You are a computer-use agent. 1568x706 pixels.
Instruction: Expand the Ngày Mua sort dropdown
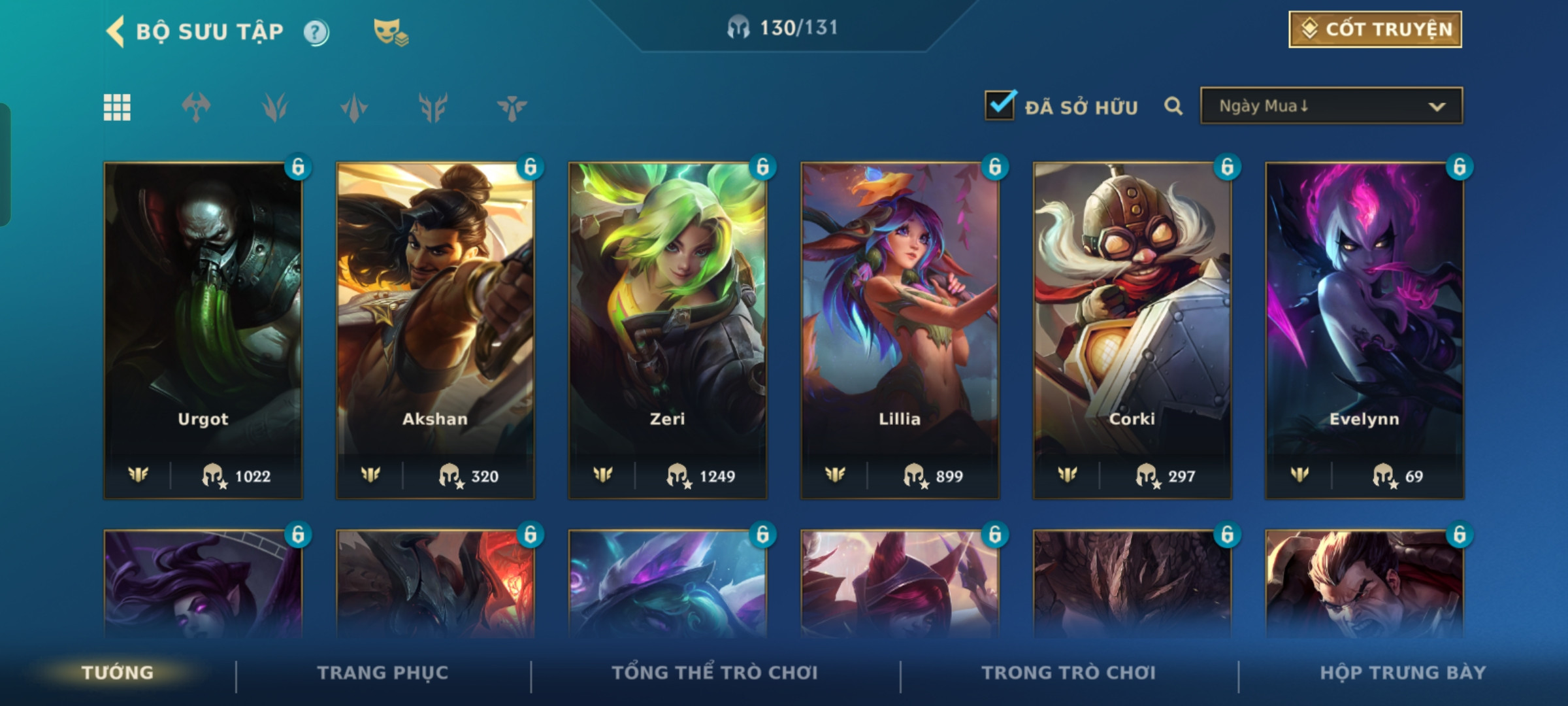point(1331,106)
